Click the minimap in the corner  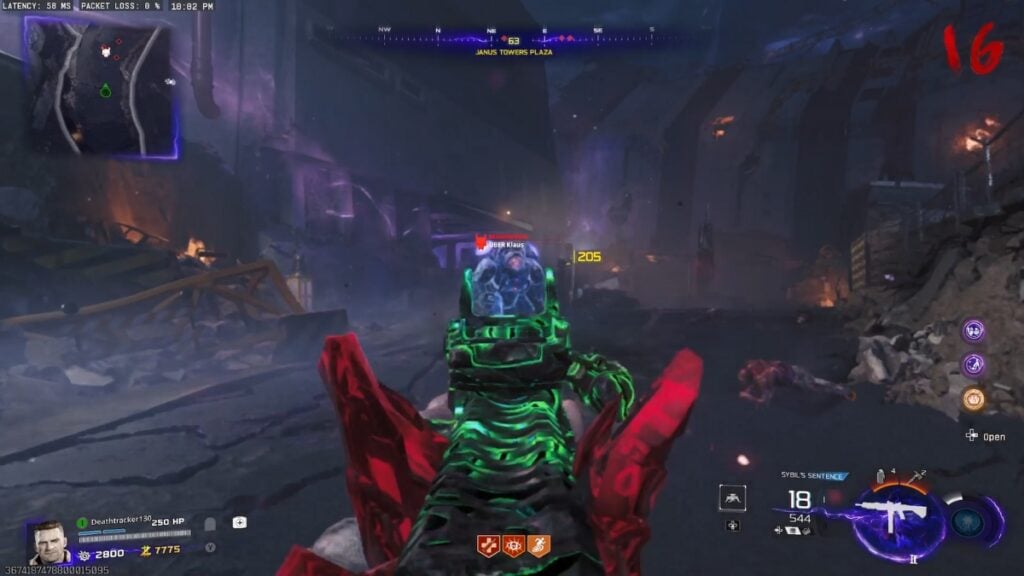click(100, 87)
